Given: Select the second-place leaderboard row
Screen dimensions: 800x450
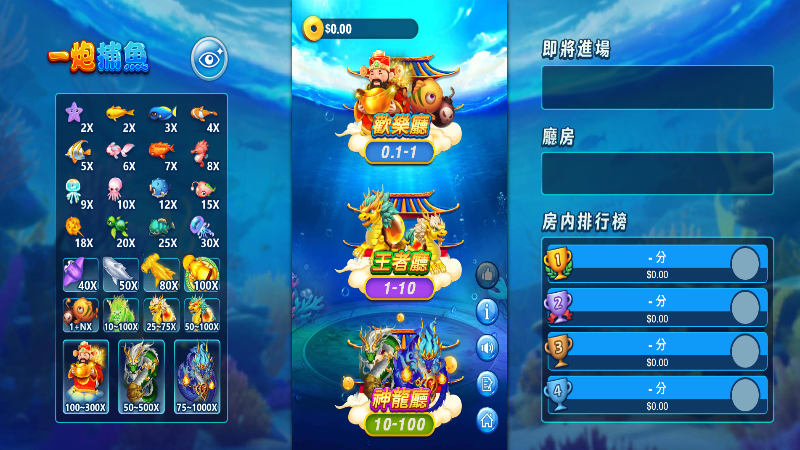Looking at the screenshot, I should tap(655, 307).
